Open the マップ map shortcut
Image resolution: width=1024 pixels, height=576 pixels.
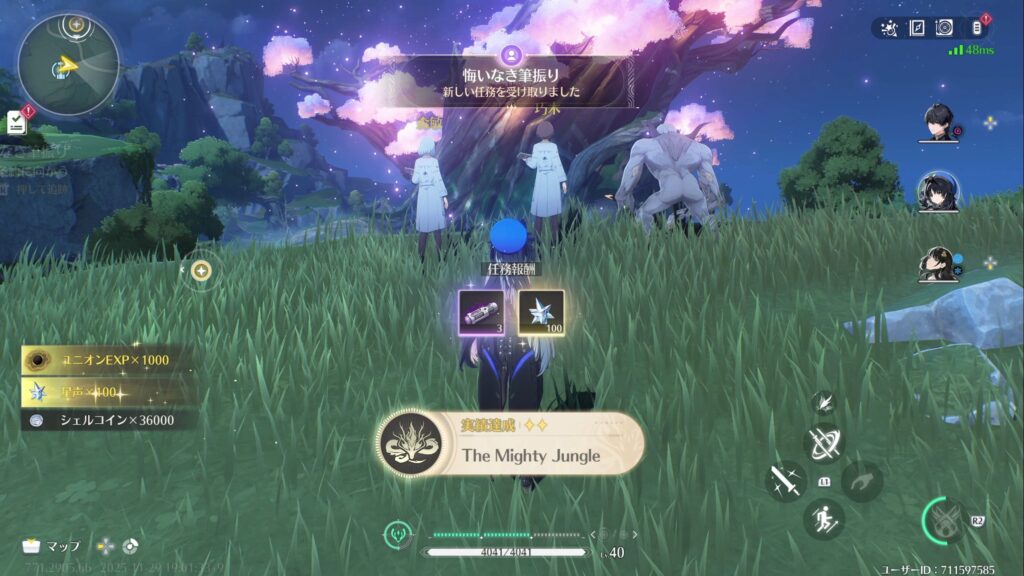tap(51, 546)
